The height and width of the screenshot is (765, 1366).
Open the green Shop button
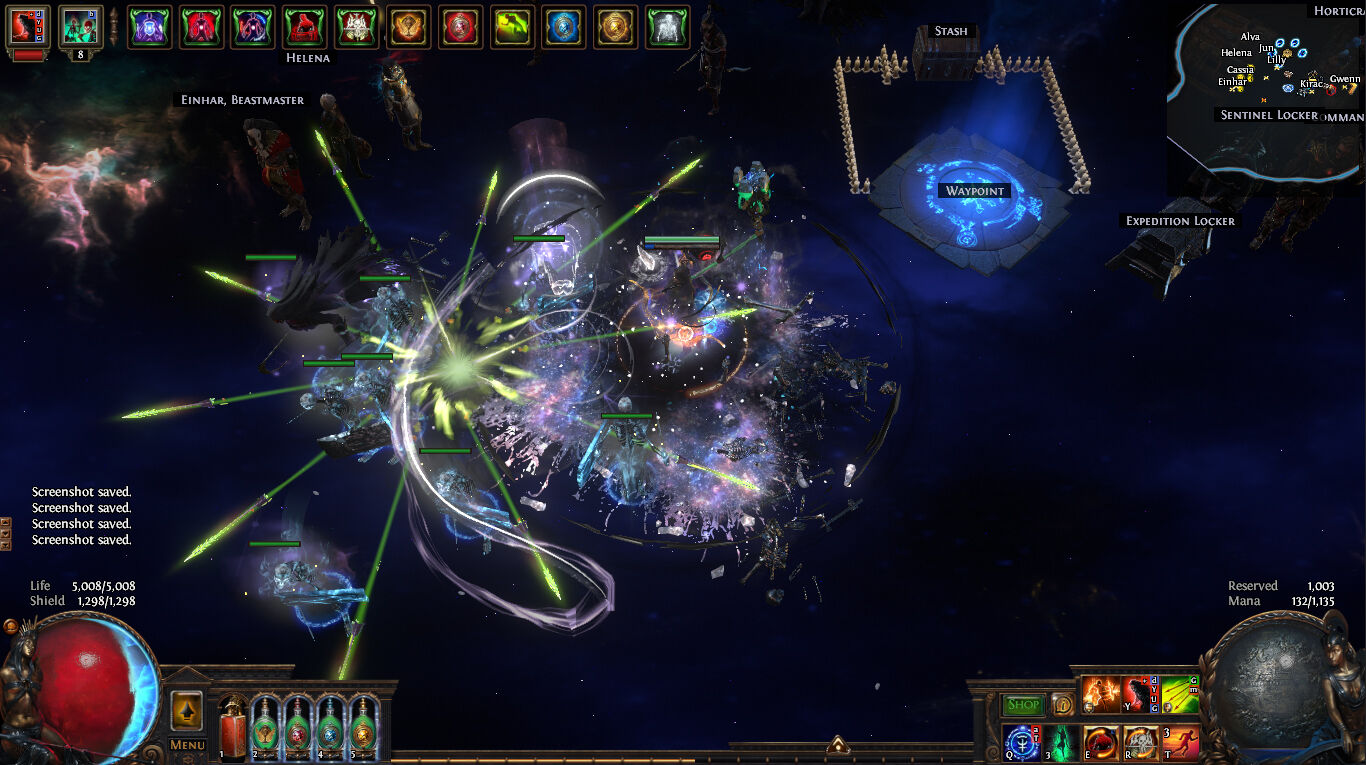click(x=1023, y=705)
